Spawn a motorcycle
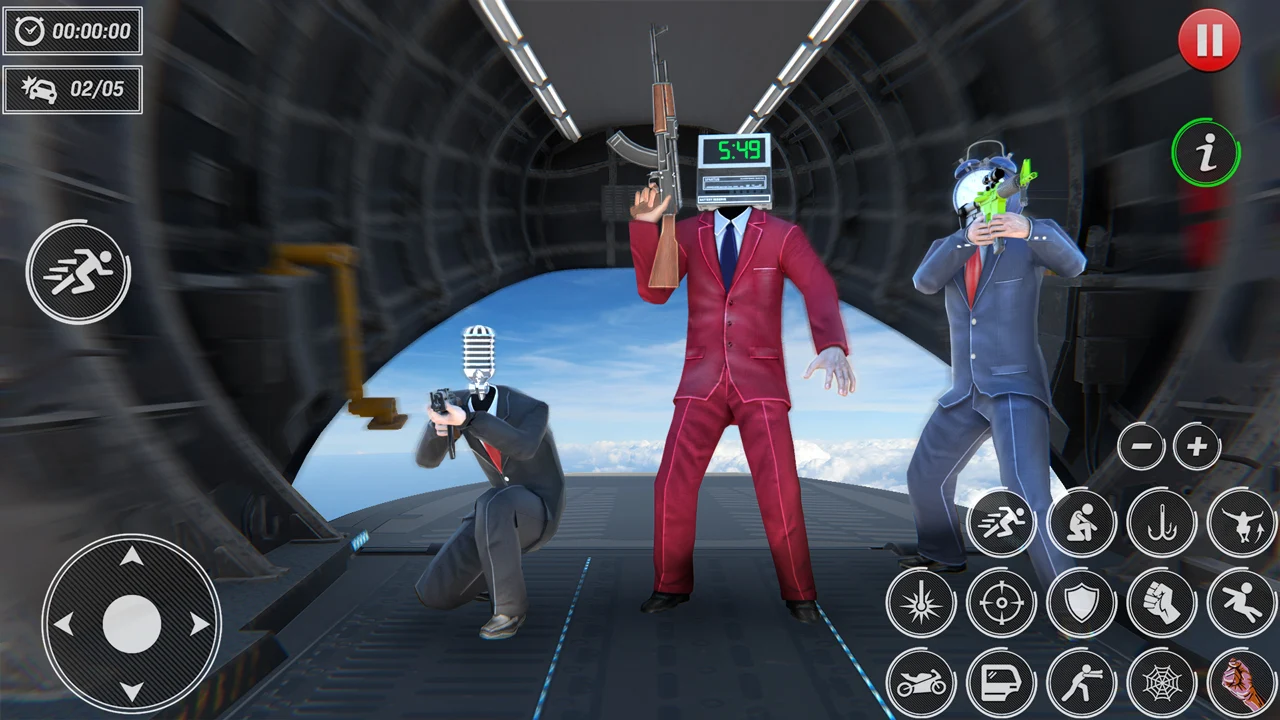The image size is (1280, 720). [x=921, y=683]
